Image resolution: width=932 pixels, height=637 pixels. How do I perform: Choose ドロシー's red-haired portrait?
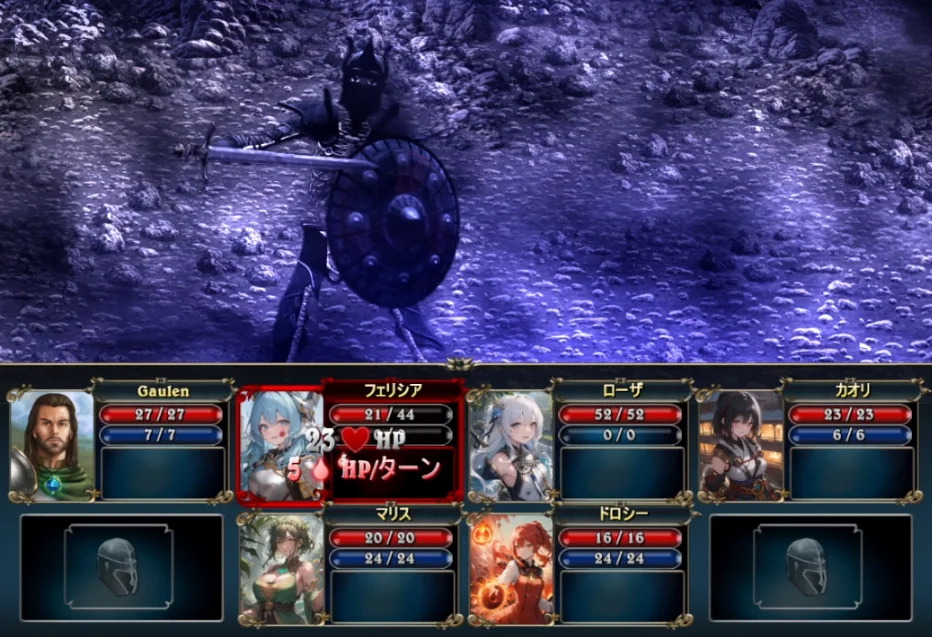(510, 568)
